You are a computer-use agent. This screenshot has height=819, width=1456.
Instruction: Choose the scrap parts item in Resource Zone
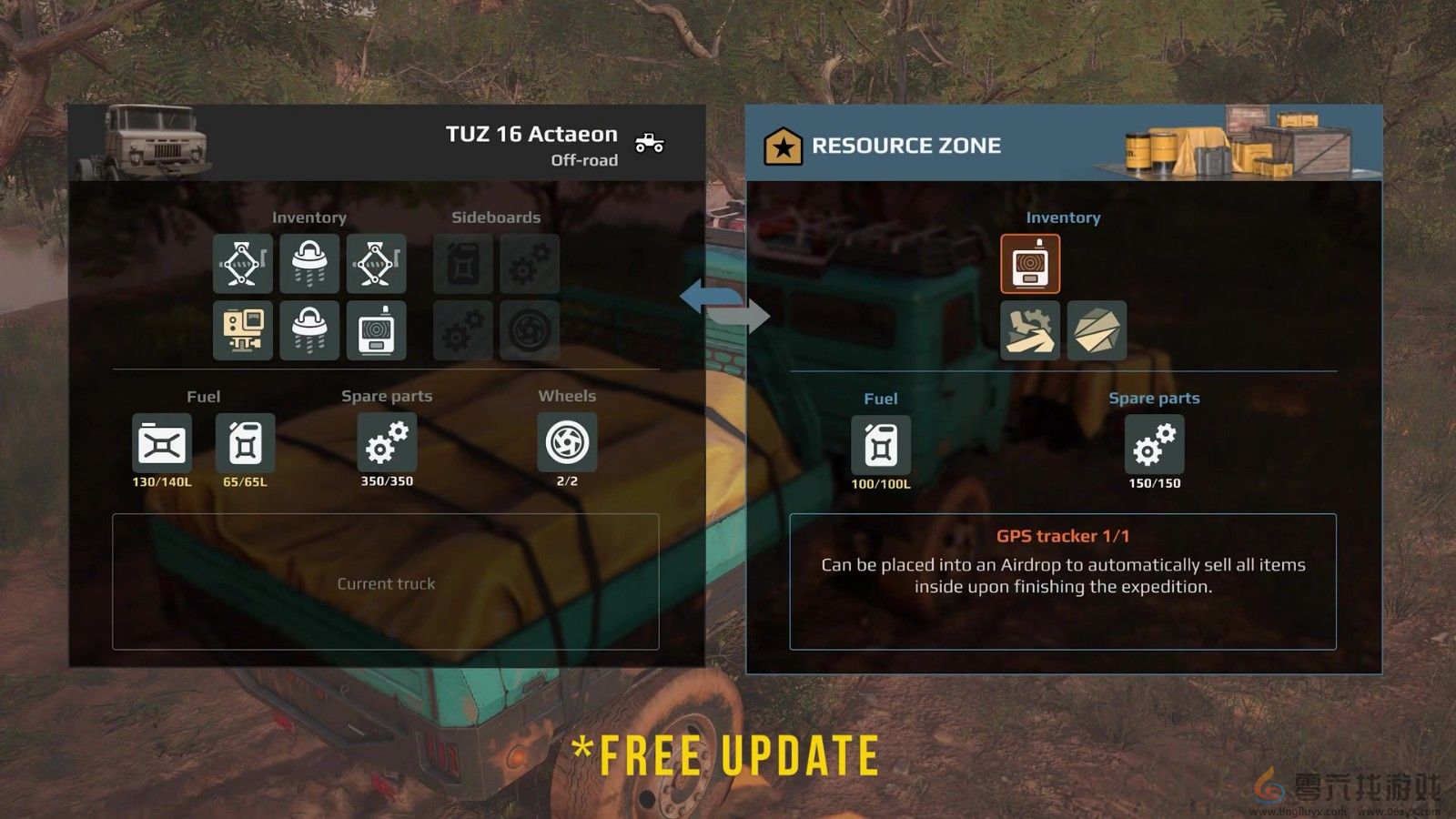[x=1030, y=330]
